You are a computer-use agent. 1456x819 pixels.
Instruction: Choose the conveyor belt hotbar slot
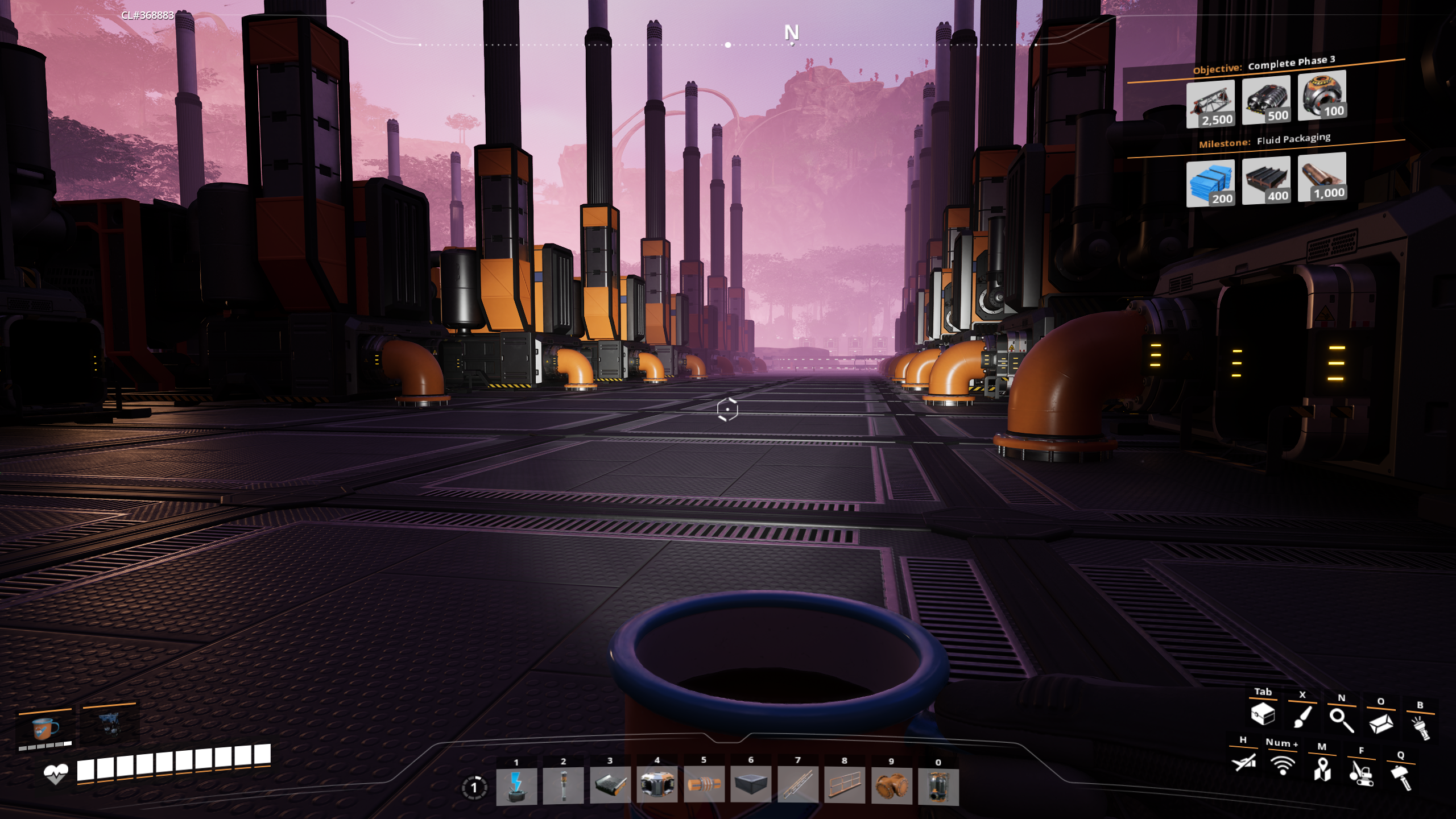tap(610, 786)
